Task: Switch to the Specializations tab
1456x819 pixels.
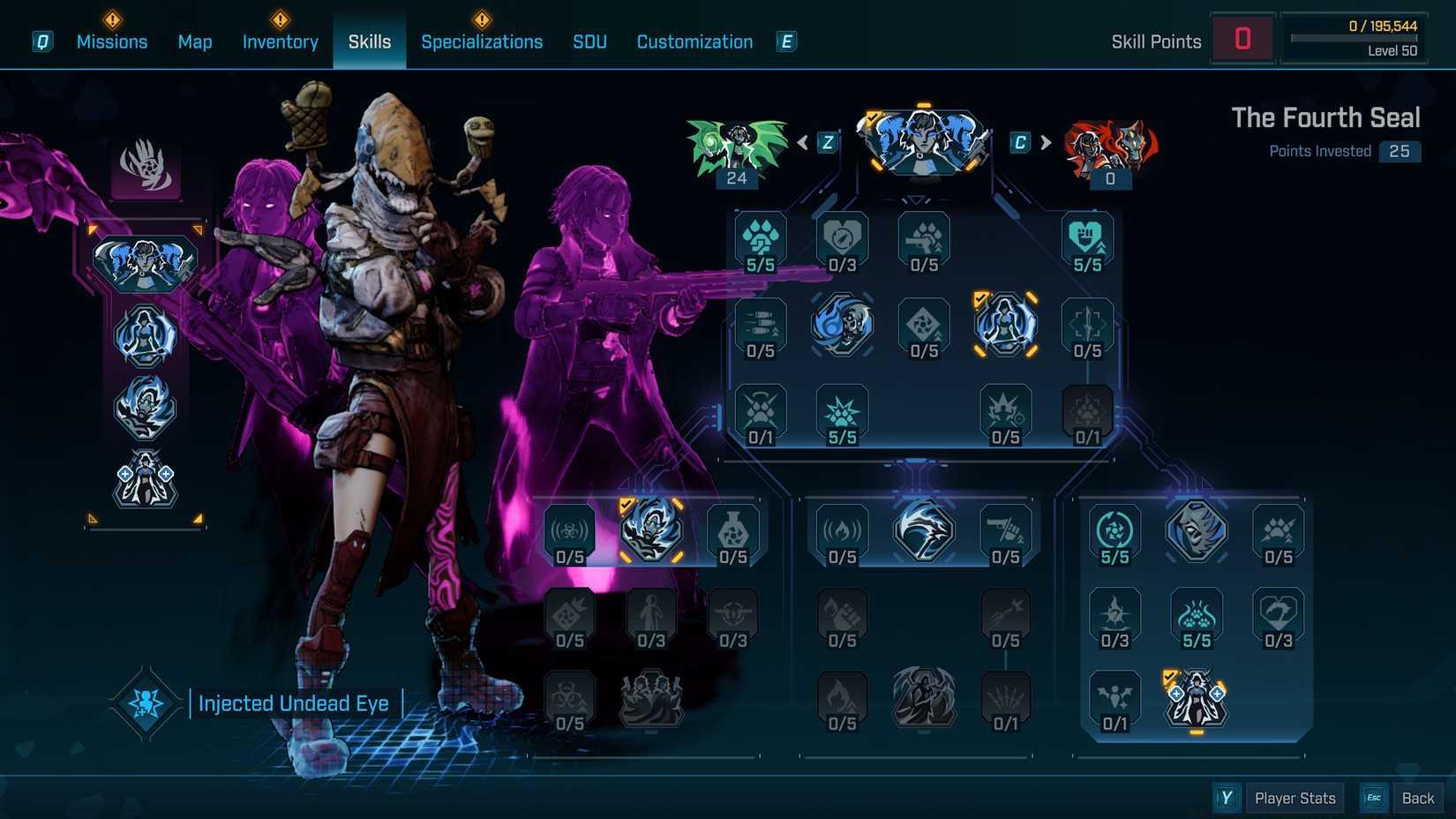Action: click(x=482, y=41)
